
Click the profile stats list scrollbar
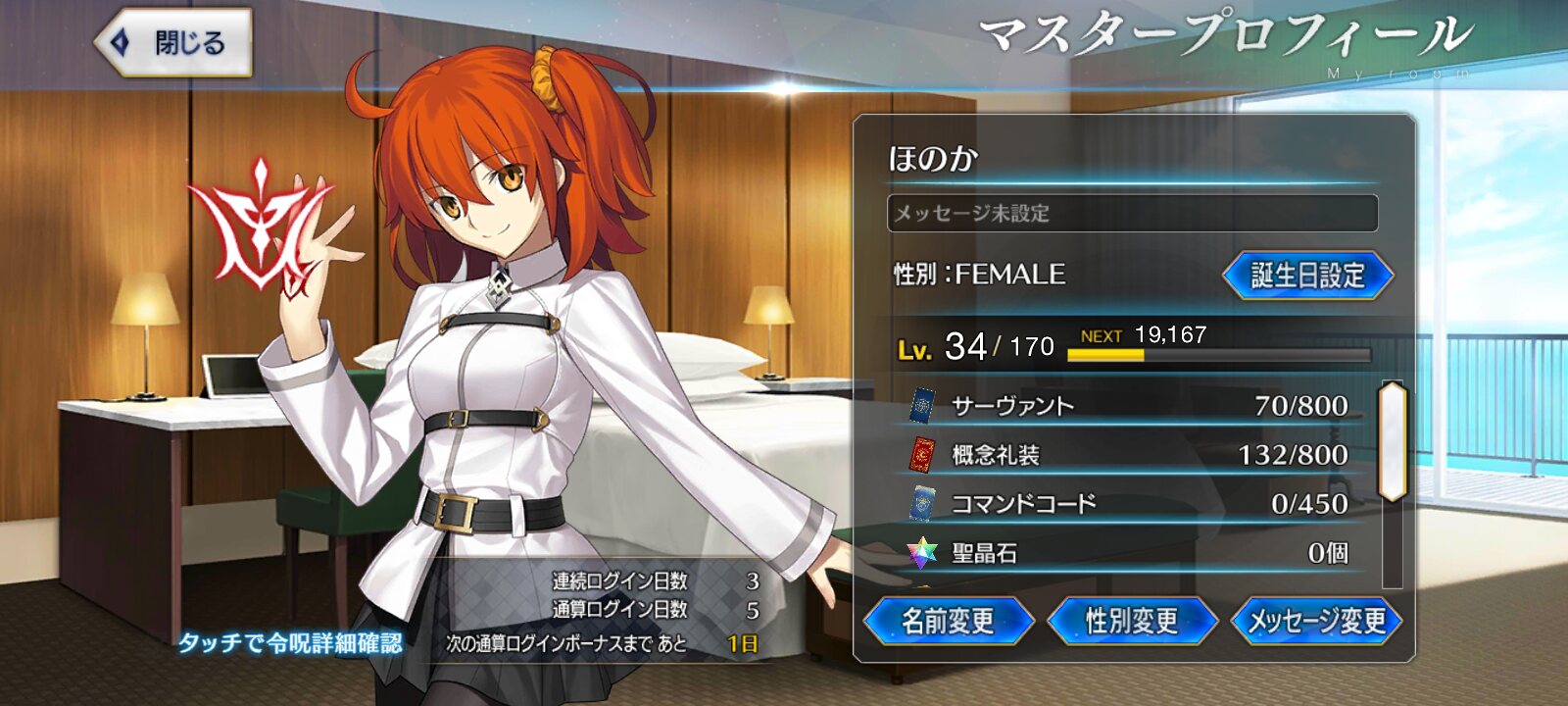pos(1392,441)
